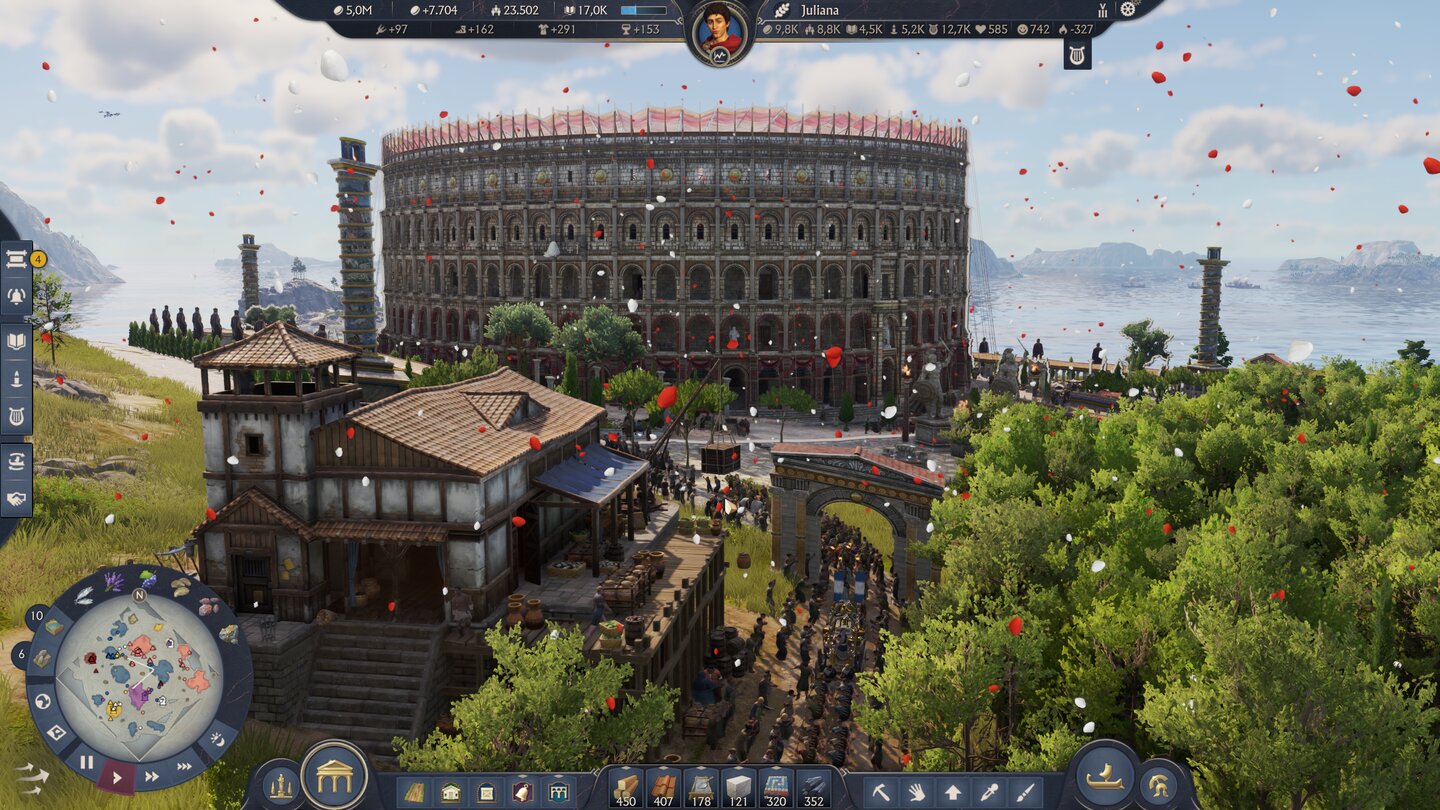
Task: Select the hand move tool
Action: 917,792
